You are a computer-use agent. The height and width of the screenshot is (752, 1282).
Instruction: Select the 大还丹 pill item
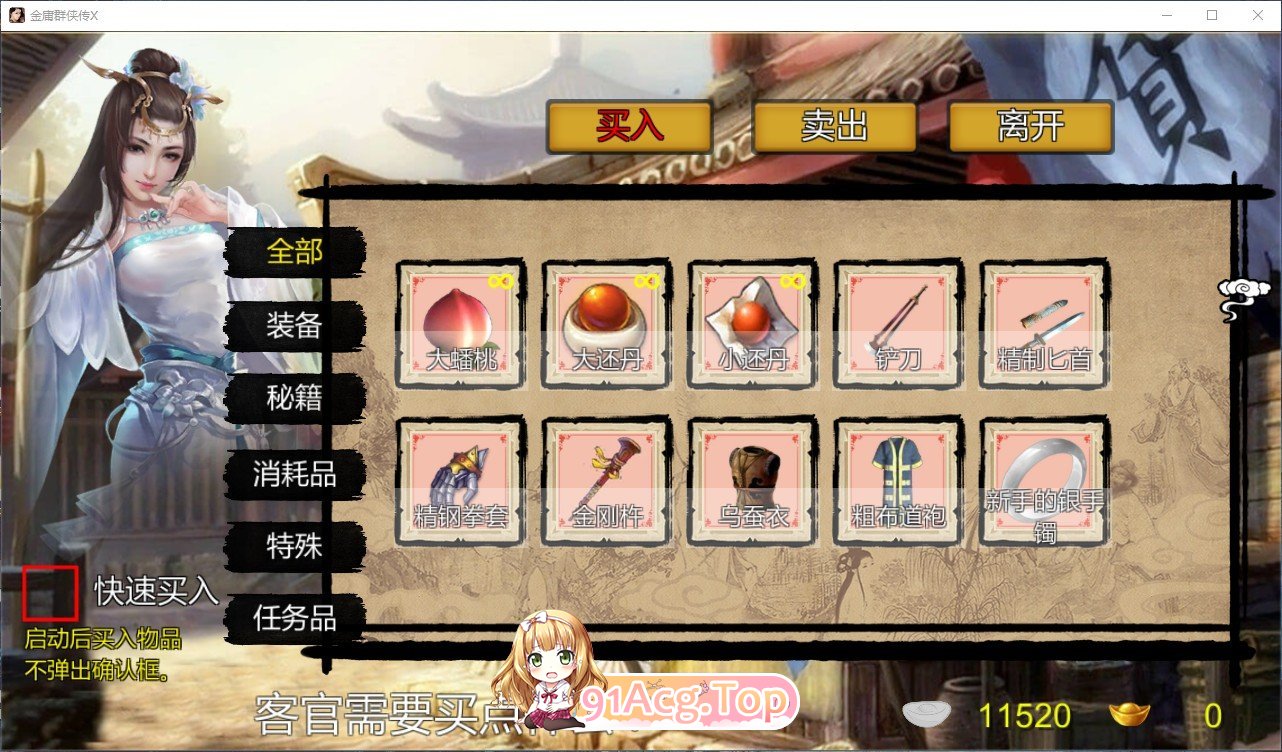tap(605, 320)
